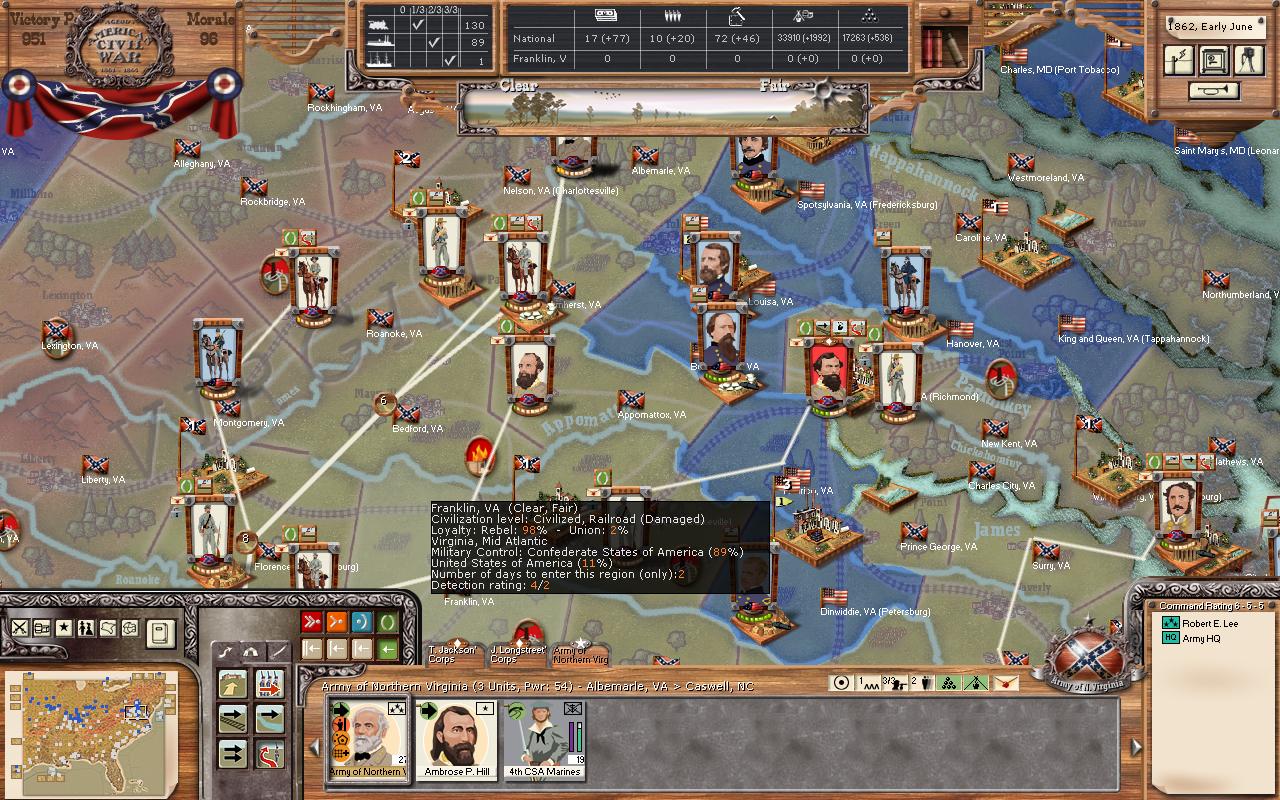Toggle the crossed sabers map filter
The width and height of the screenshot is (1280, 800).
(19, 628)
